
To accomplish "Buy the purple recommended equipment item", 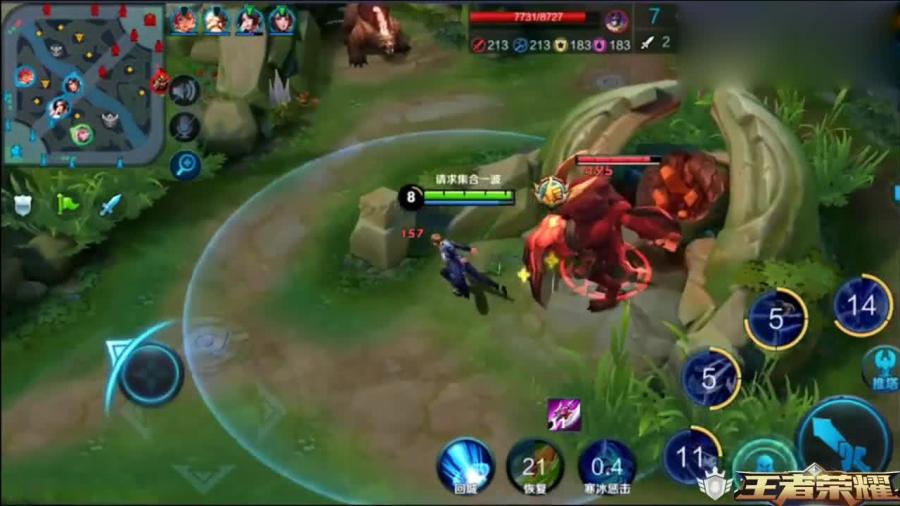I will tap(563, 414).
